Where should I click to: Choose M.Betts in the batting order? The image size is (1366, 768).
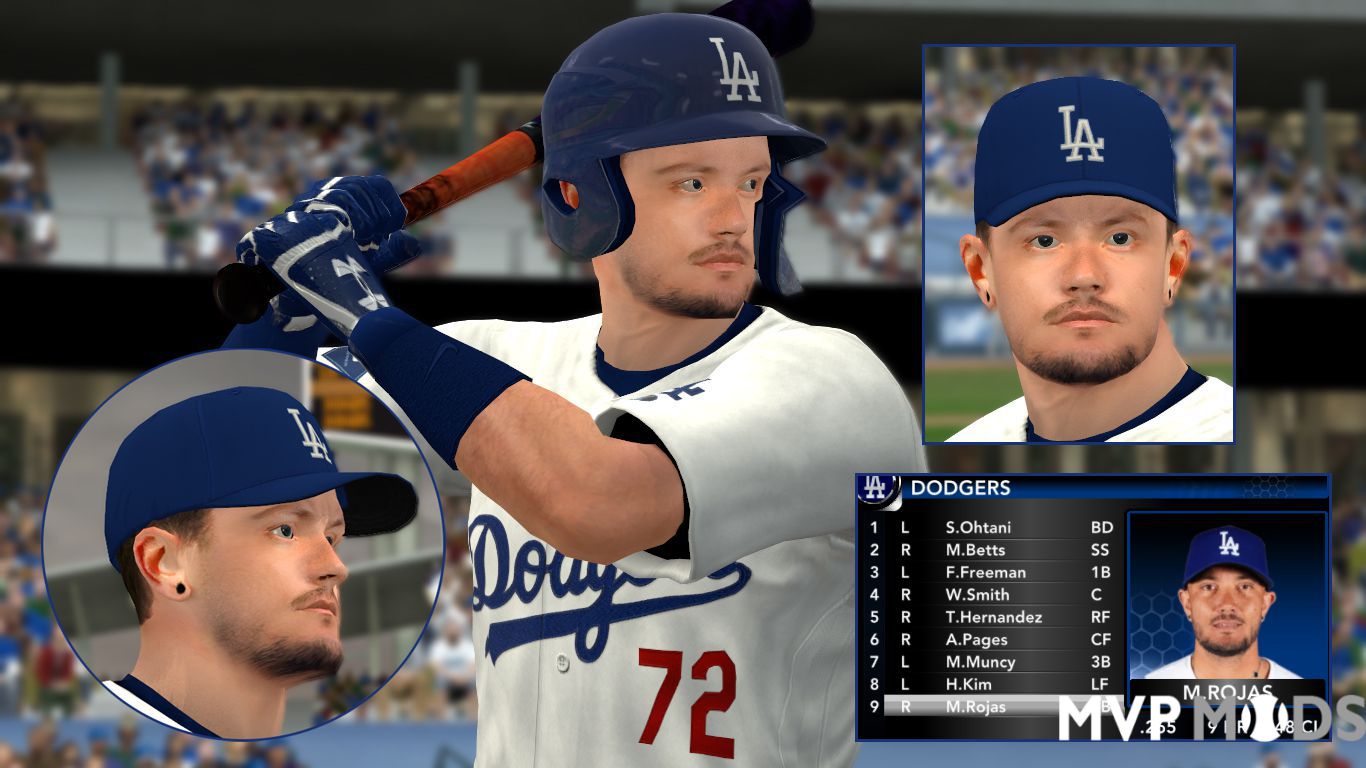tap(975, 550)
